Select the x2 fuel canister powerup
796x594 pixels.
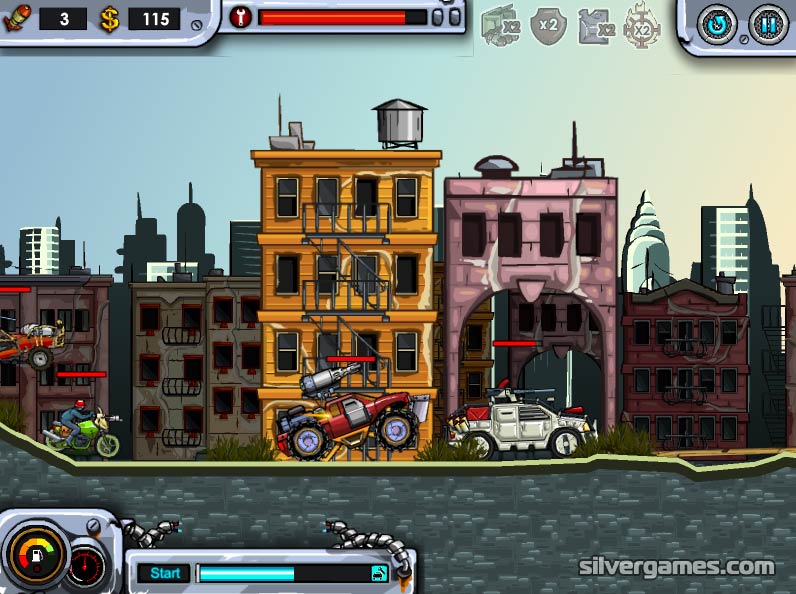[x=596, y=26]
